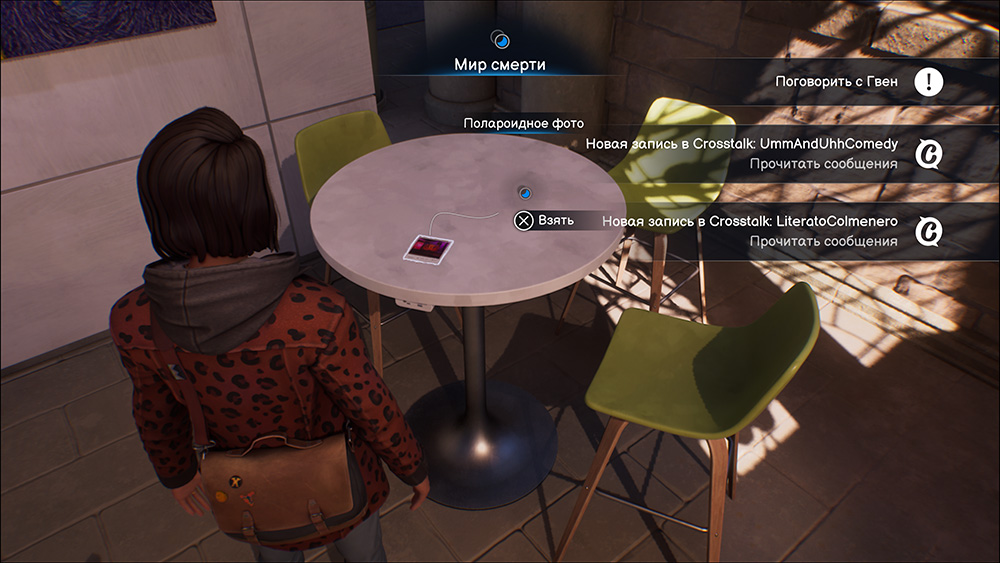Select the 'Мир смерти' chapter title
This screenshot has width=1000, height=563.
(500, 65)
